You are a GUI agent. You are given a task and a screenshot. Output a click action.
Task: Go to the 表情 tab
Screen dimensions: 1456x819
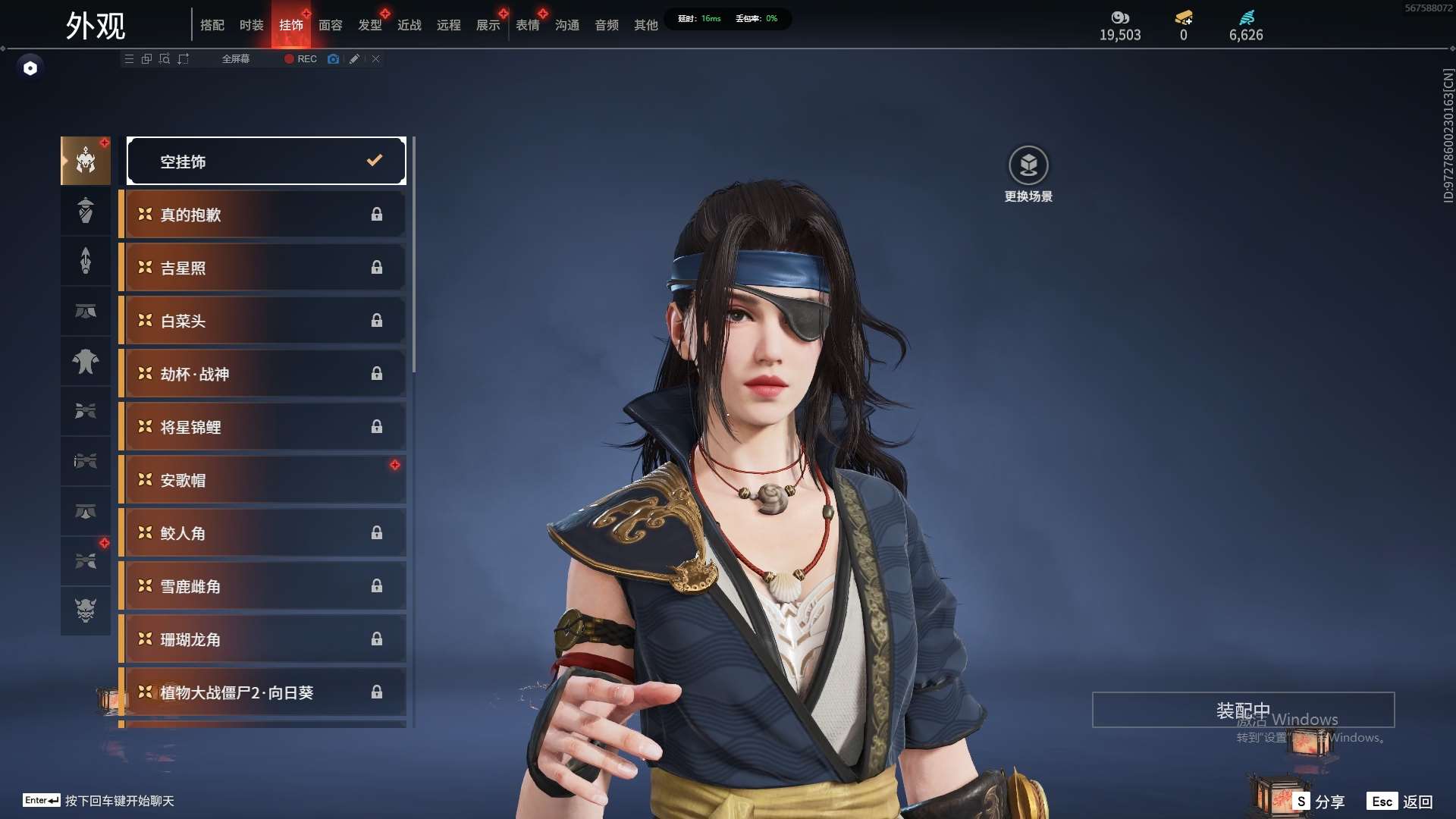point(528,25)
